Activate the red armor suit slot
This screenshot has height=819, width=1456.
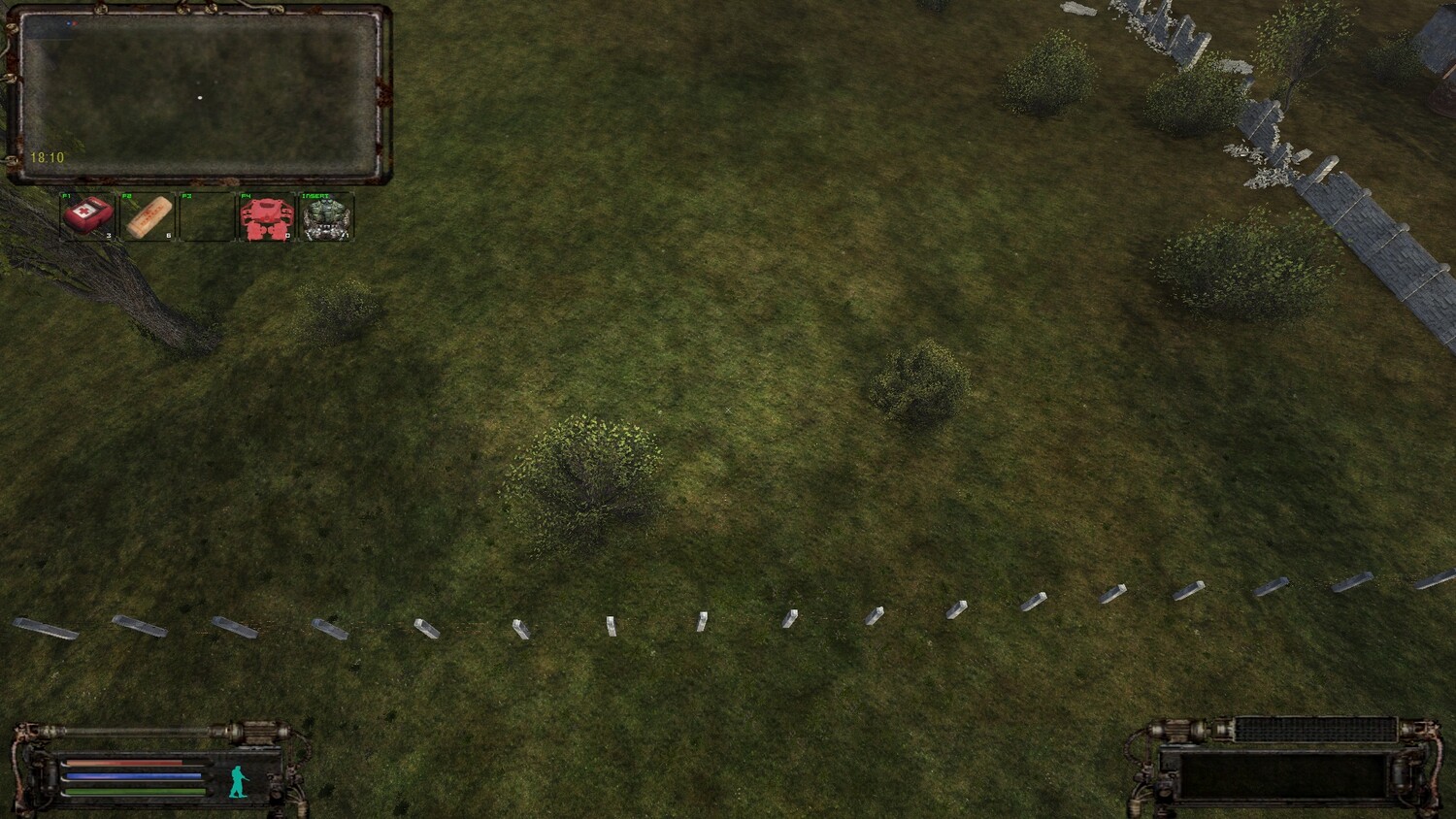pos(266,216)
